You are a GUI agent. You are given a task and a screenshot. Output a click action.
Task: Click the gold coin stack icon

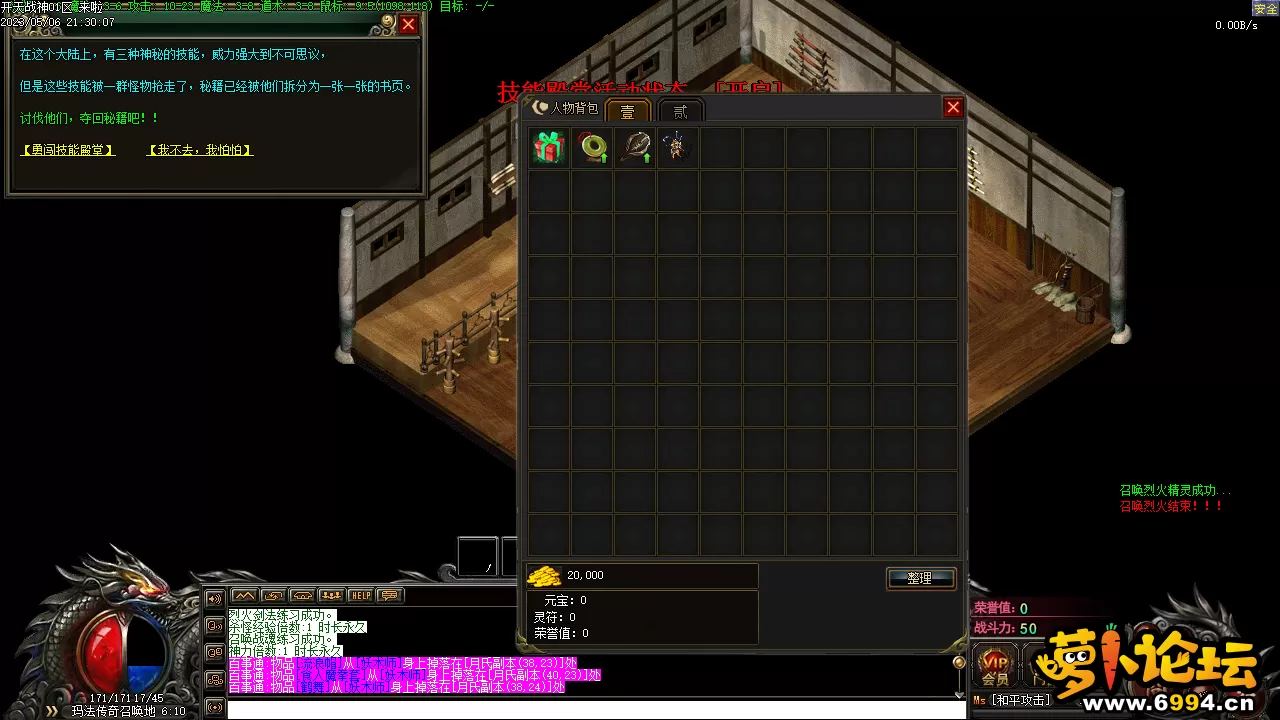(544, 576)
